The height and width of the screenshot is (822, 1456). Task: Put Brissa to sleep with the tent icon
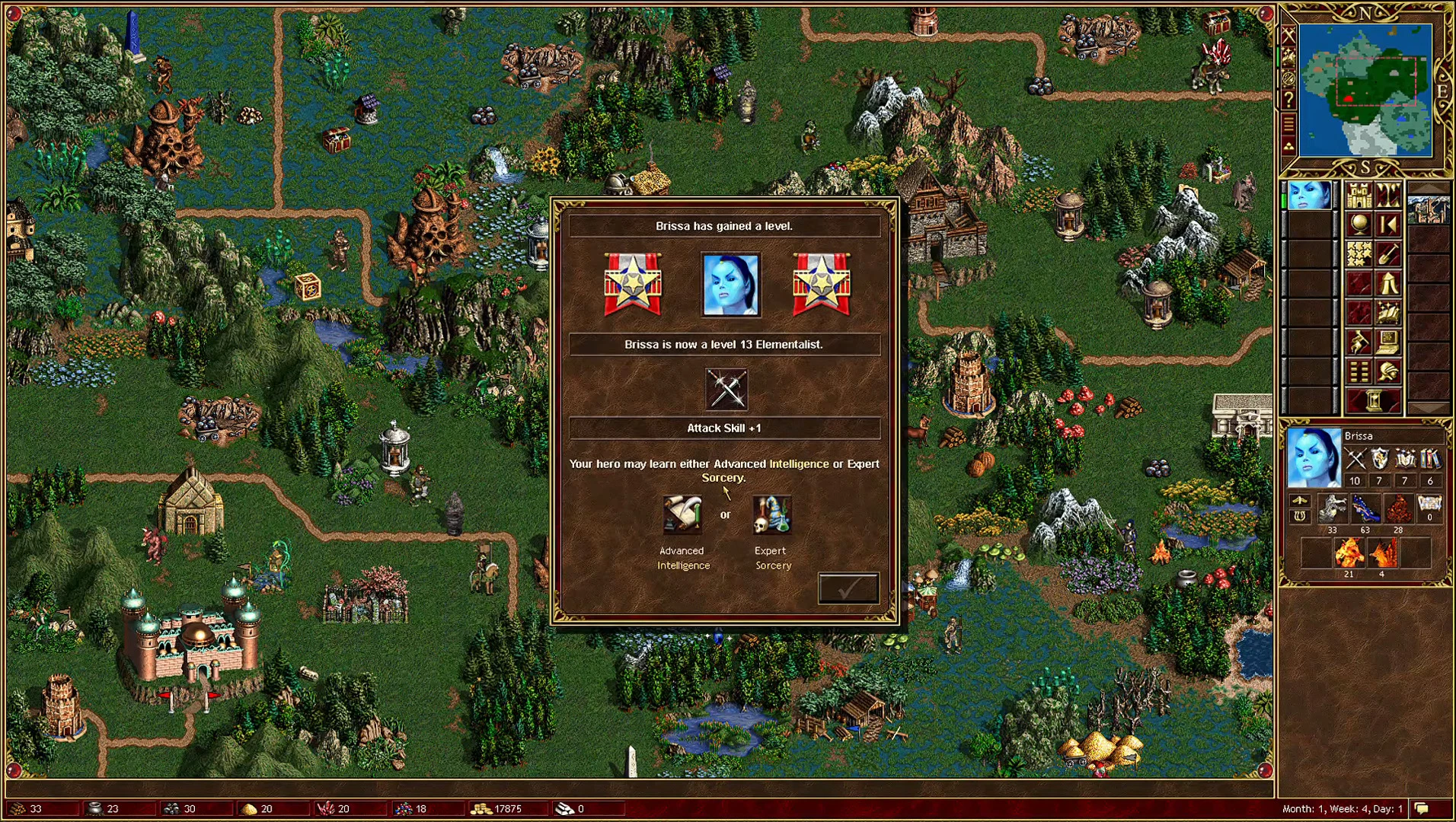point(1387,283)
